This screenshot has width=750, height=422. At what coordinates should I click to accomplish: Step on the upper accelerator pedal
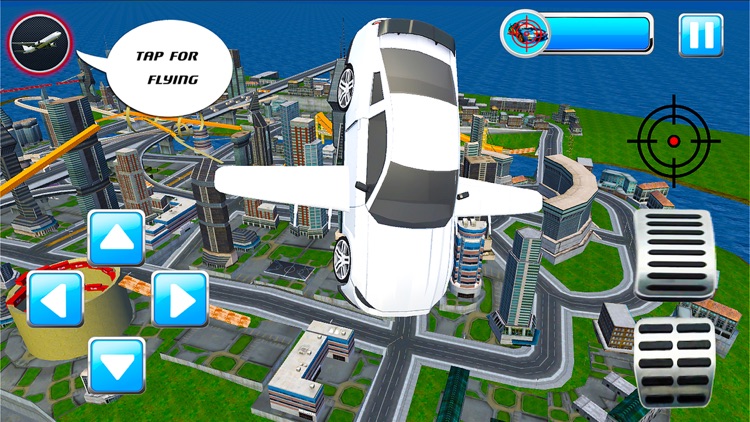pos(675,254)
